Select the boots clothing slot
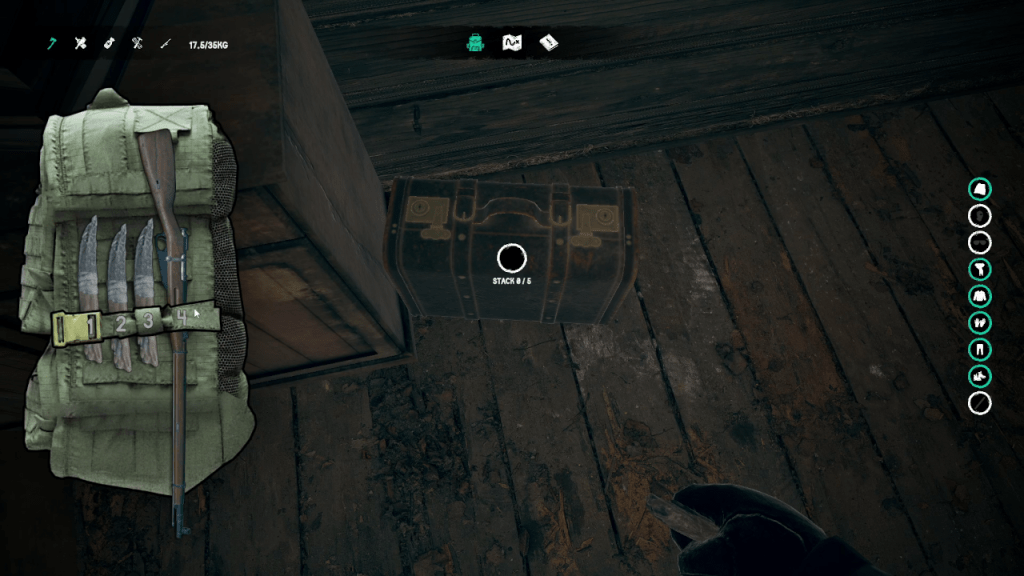The width and height of the screenshot is (1024, 576). click(x=980, y=377)
